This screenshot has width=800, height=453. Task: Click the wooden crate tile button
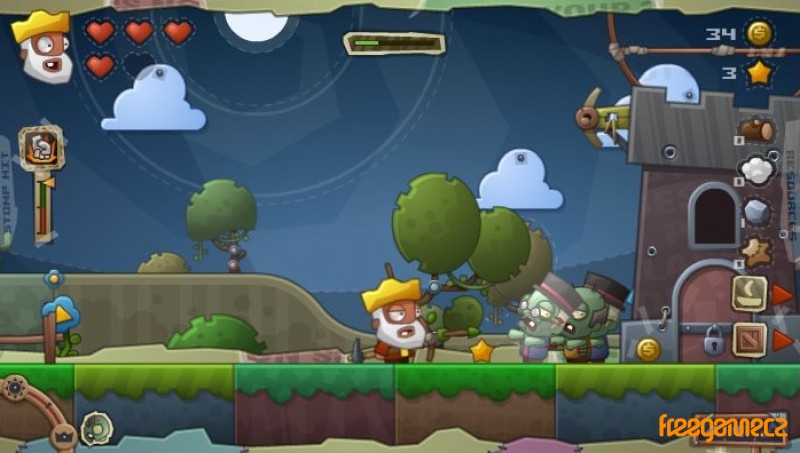749,339
